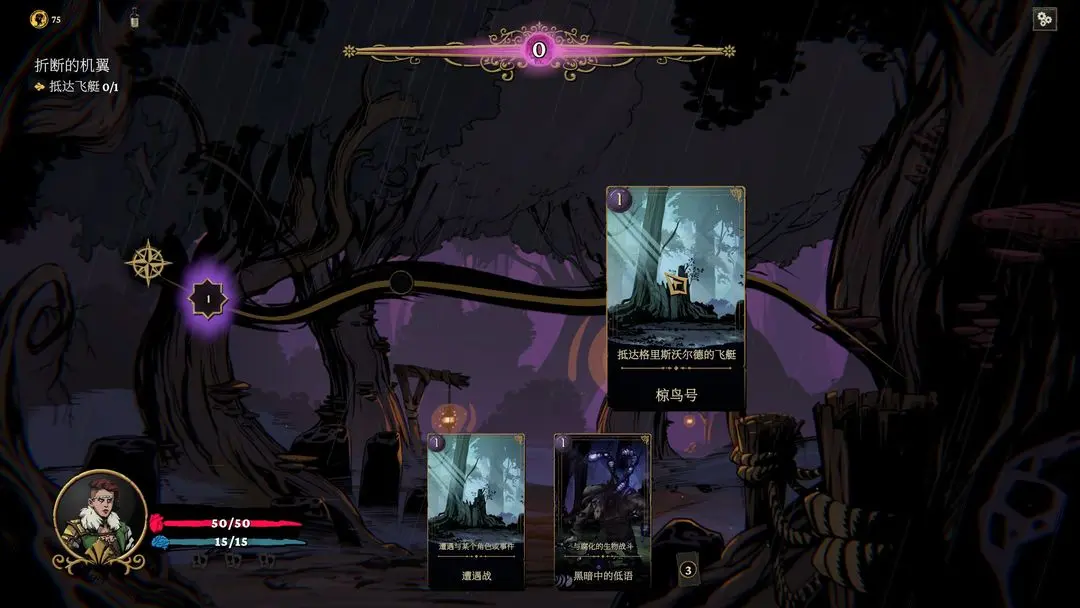Click the empty circle node on the path
Image resolution: width=1080 pixels, height=608 pixels.
pyautogui.click(x=401, y=282)
